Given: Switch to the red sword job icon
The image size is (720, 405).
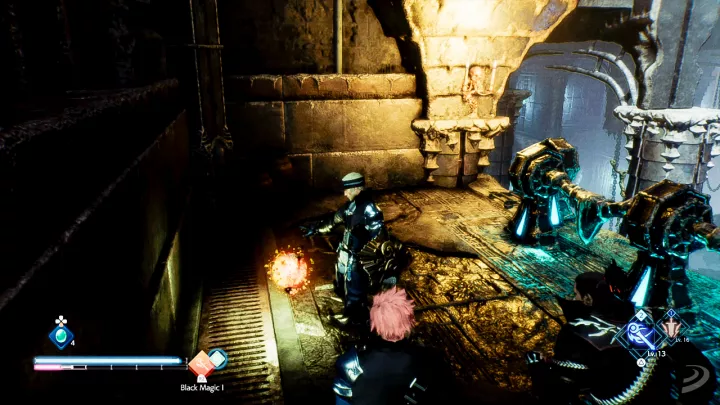Looking at the screenshot, I should click(x=671, y=325).
